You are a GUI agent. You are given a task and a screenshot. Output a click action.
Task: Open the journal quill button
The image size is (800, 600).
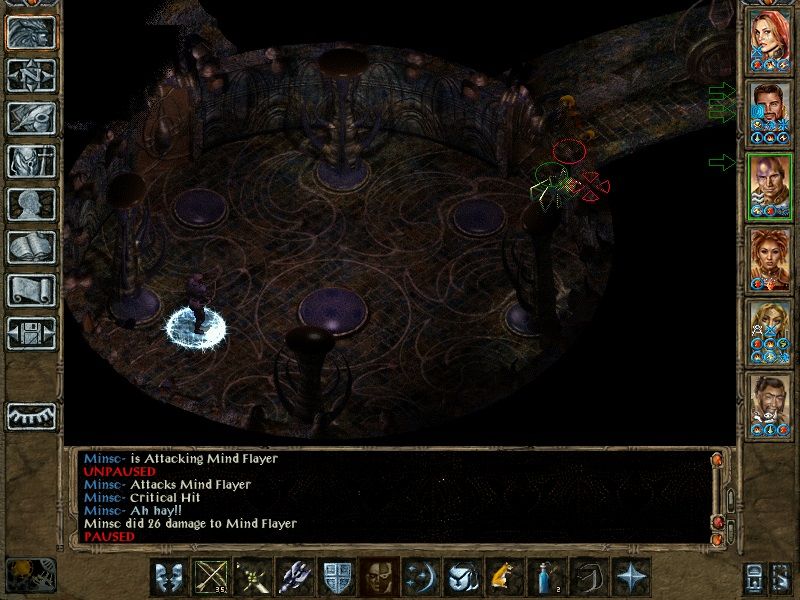(x=31, y=118)
